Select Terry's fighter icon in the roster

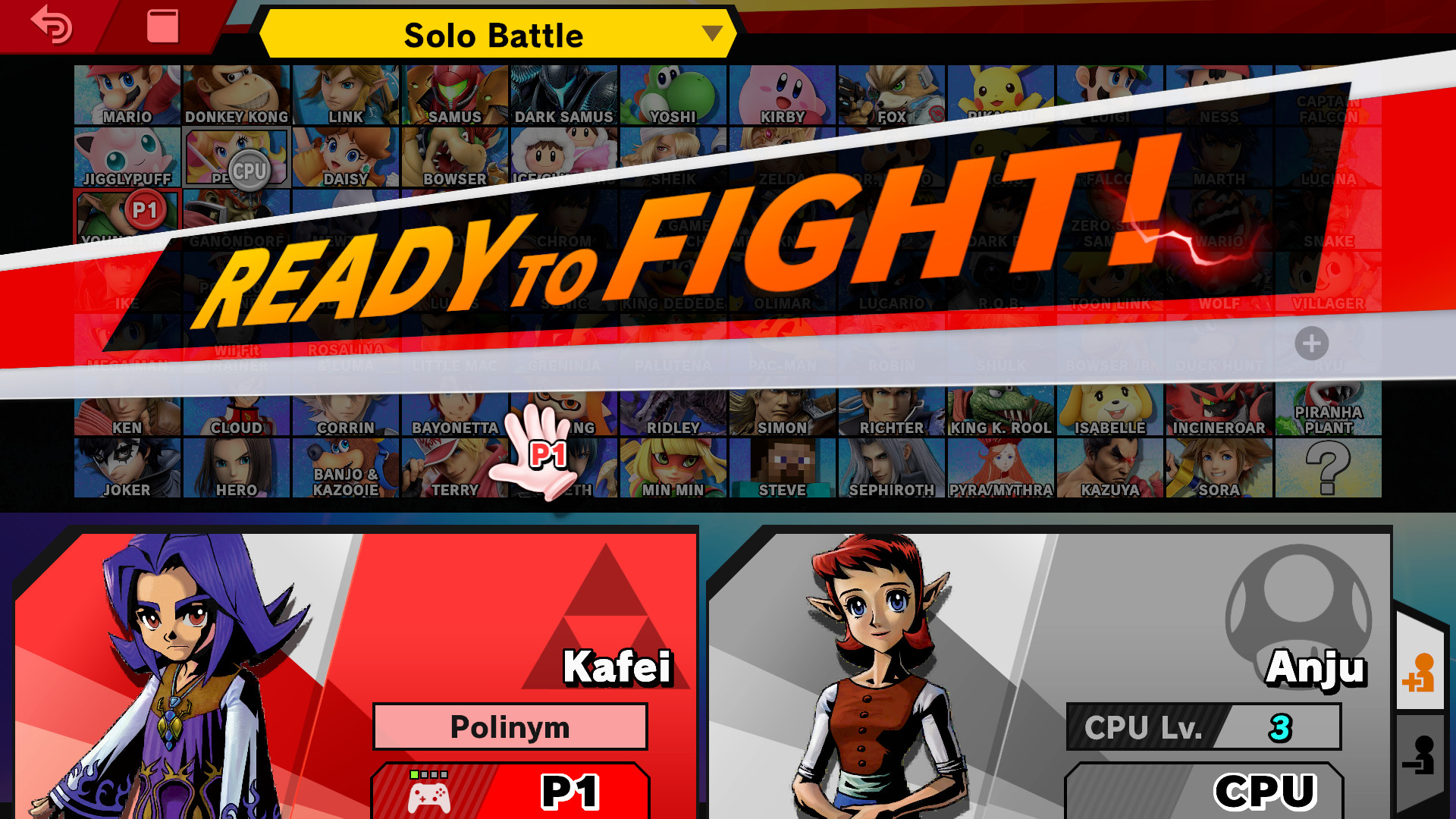454,468
